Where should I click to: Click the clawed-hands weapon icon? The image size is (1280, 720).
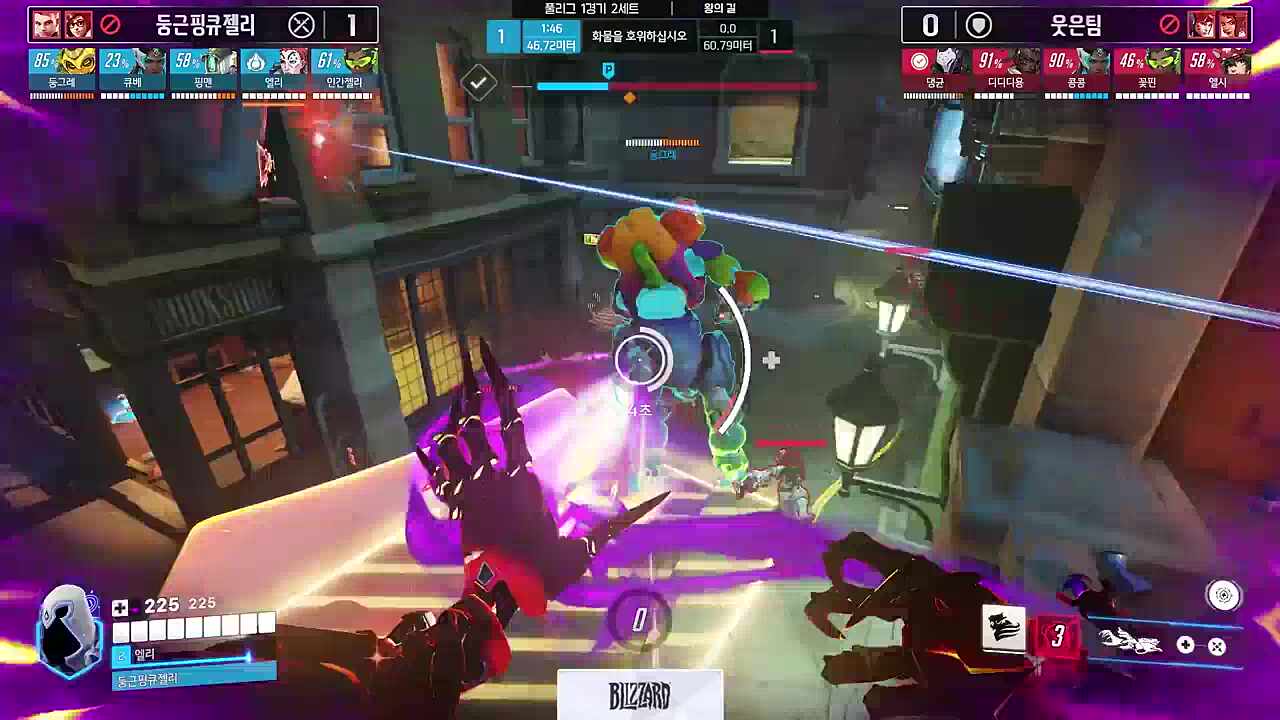pyautogui.click(x=1130, y=642)
